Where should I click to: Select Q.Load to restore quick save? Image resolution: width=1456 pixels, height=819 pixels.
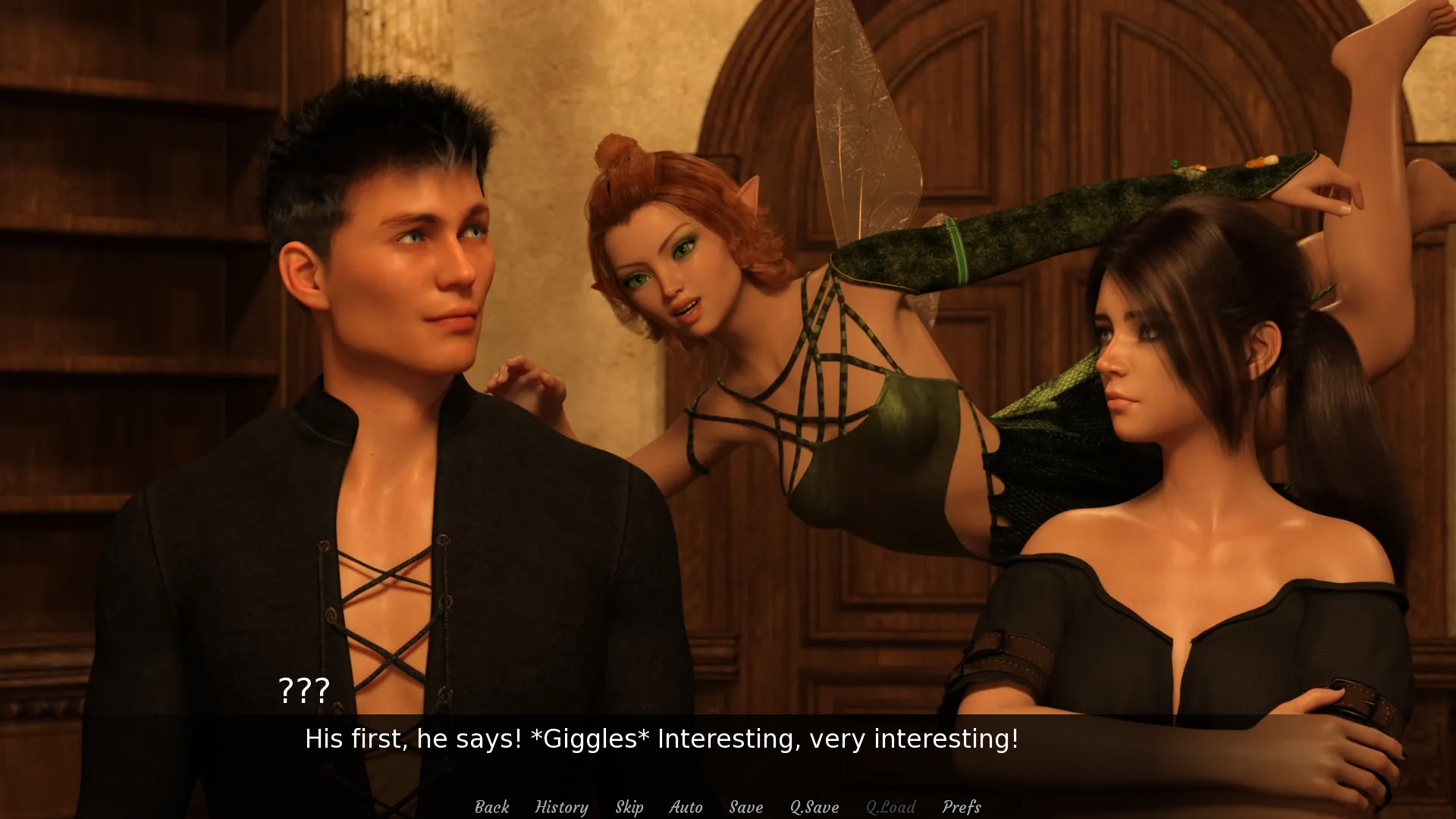click(x=892, y=807)
